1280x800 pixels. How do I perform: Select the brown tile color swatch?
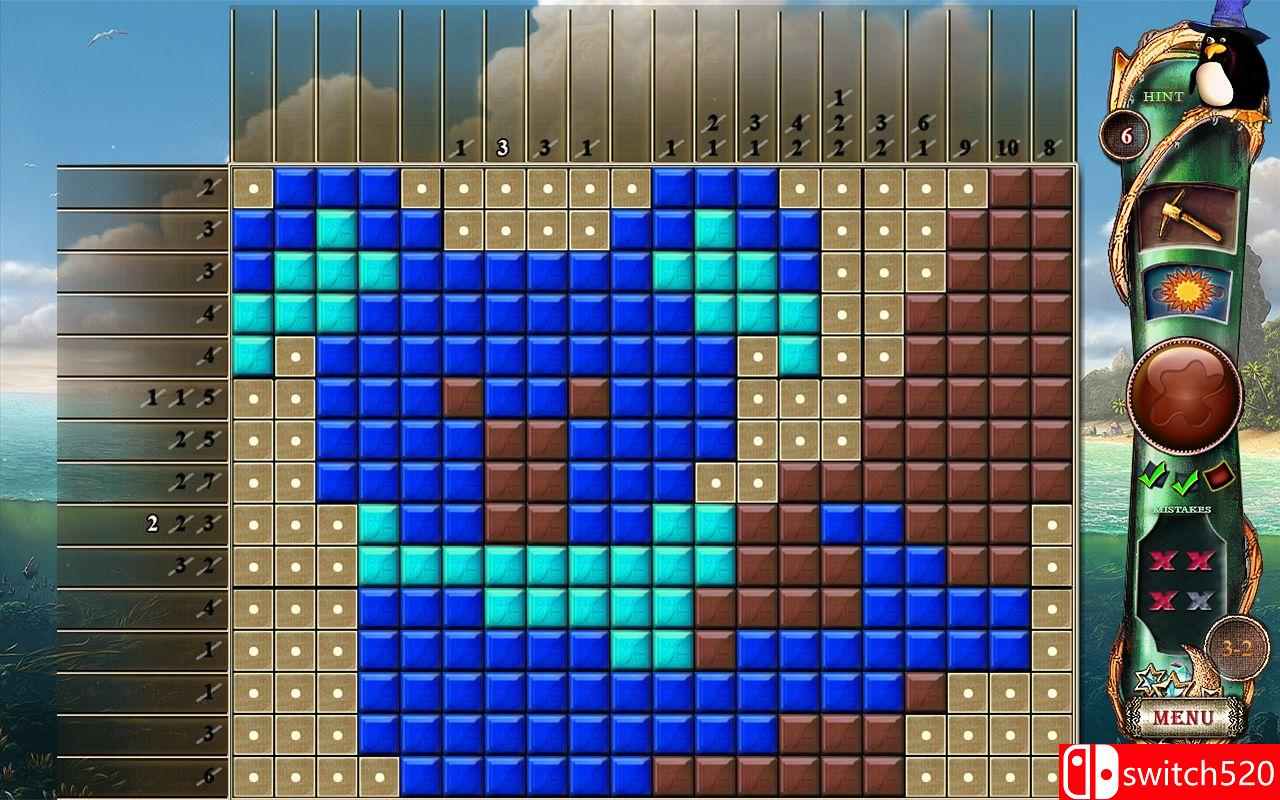point(1218,478)
